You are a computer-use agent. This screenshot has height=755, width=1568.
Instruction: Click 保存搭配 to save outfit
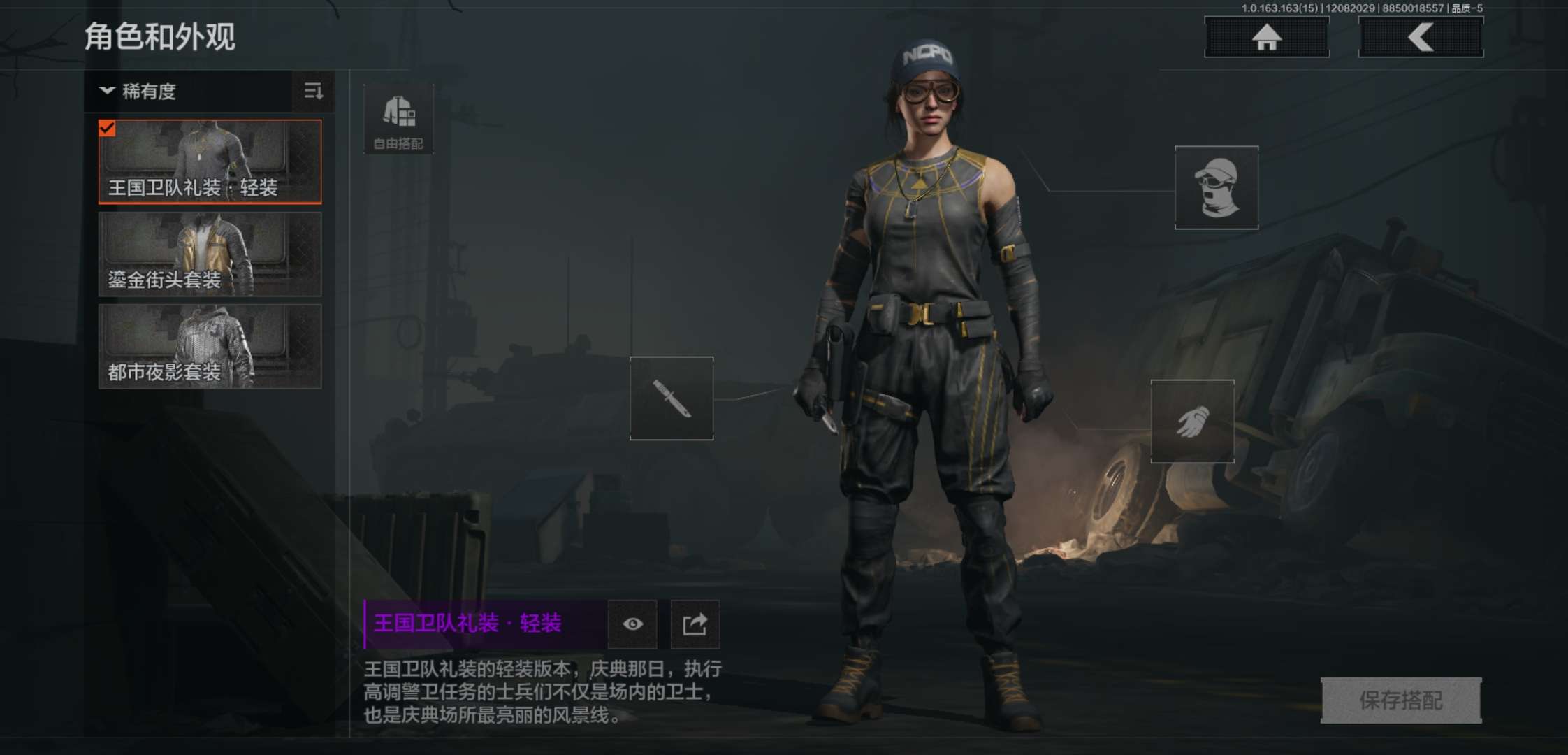coord(1401,700)
